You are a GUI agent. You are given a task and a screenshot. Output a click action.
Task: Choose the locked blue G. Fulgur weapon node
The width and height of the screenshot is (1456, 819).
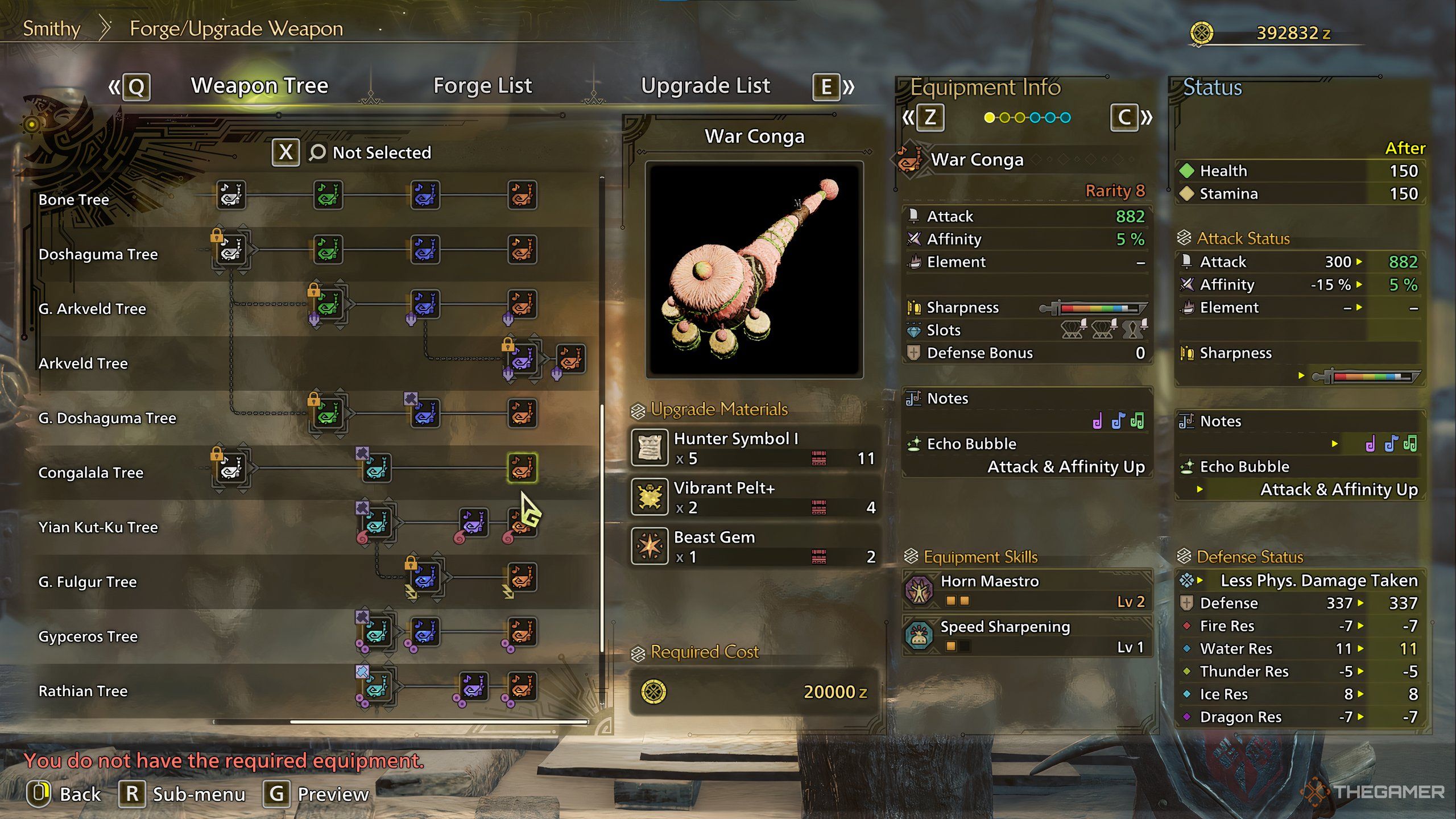click(x=425, y=577)
